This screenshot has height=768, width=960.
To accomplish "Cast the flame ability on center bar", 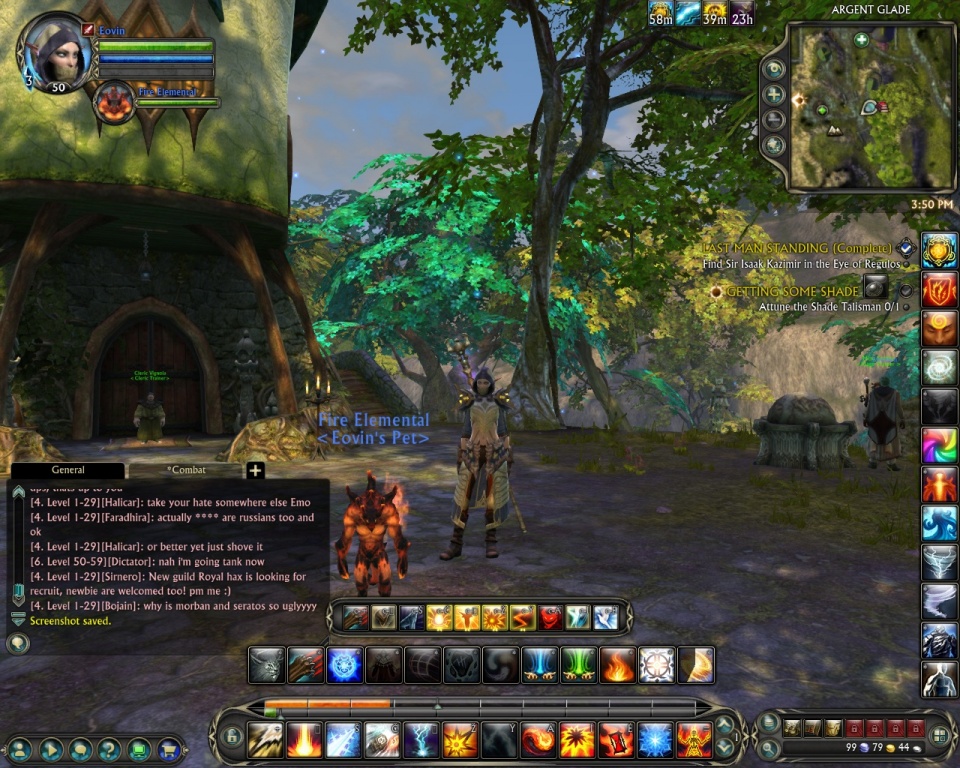I will [618, 664].
